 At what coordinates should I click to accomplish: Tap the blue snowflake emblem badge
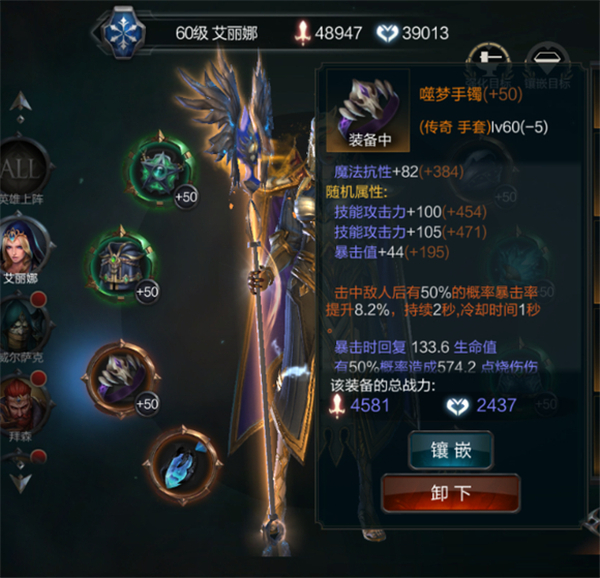click(125, 34)
